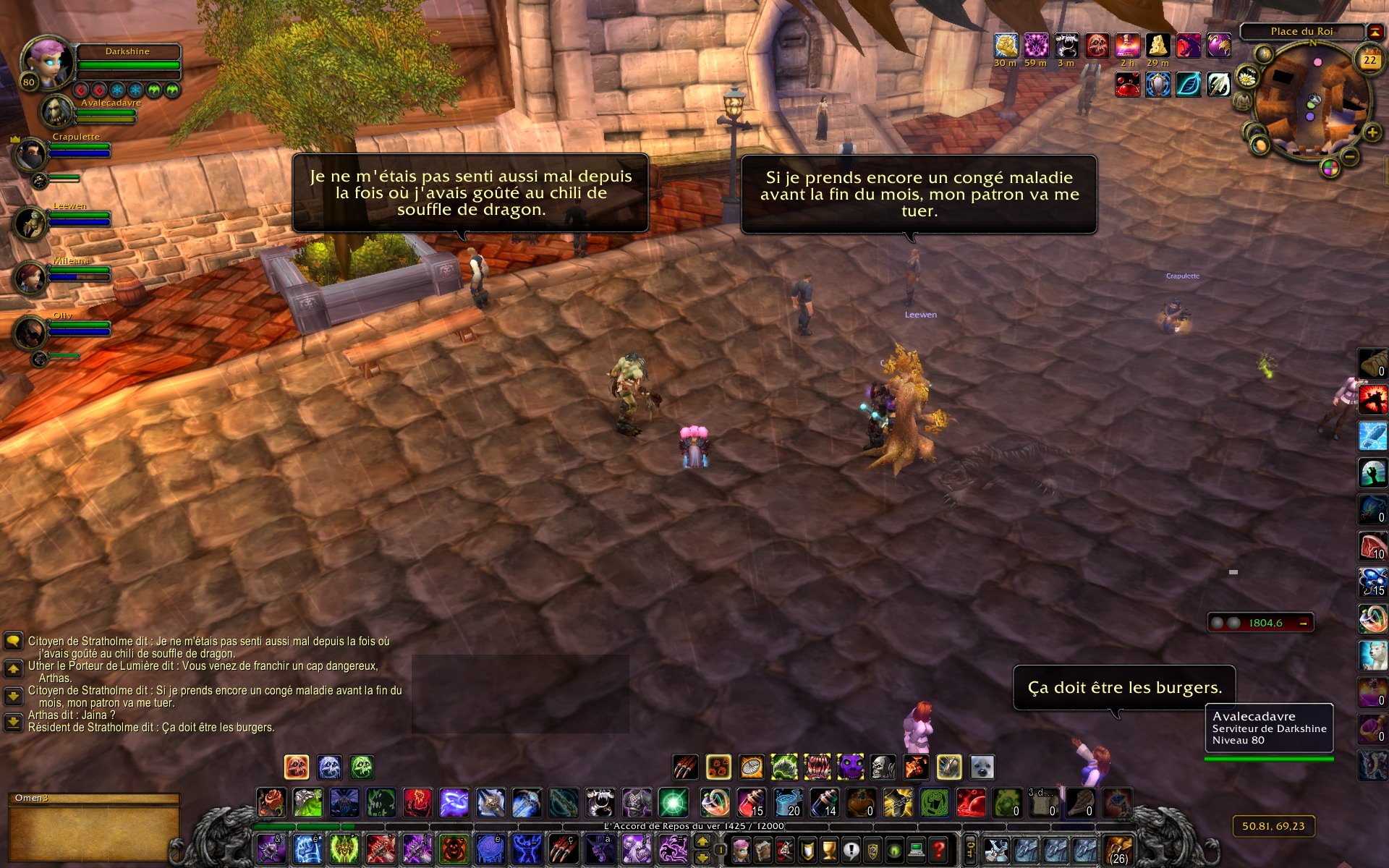Zoom in the minimap with plus button

tap(1372, 132)
